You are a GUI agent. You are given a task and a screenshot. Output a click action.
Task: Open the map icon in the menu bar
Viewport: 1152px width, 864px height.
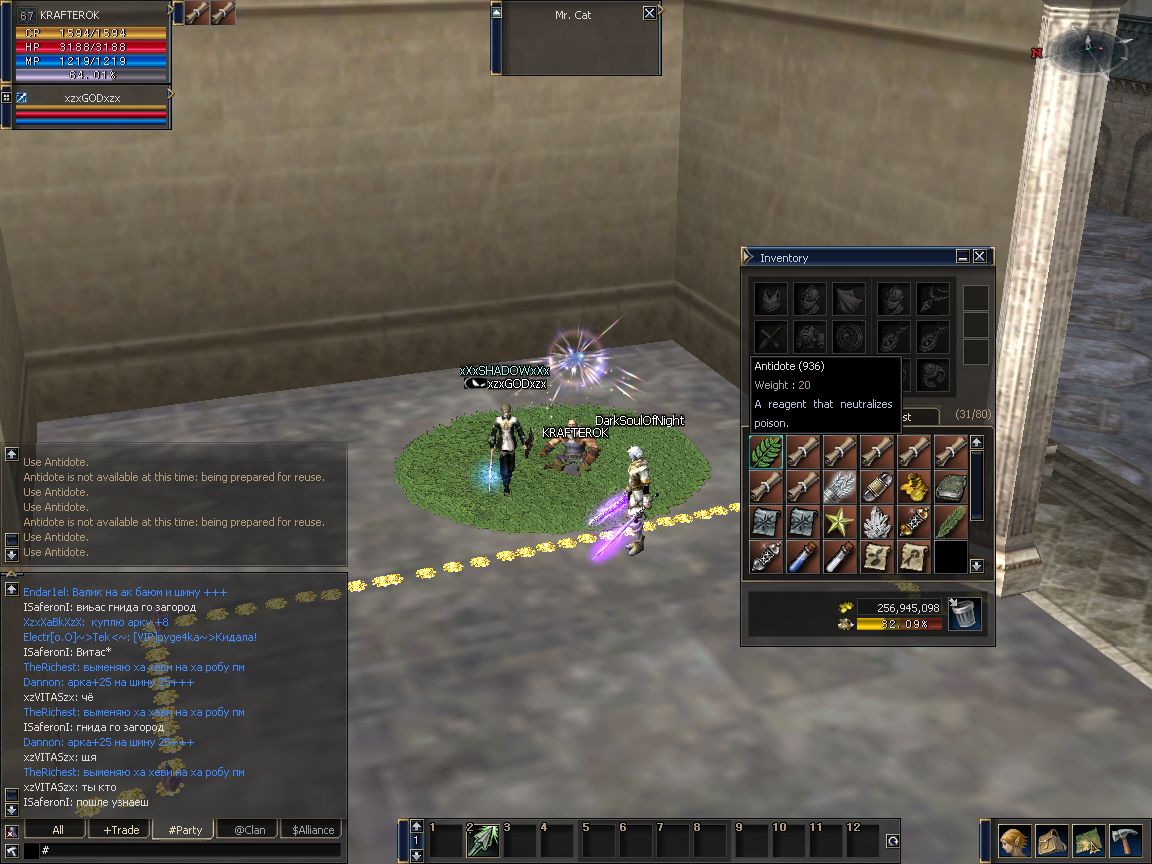coord(1089,841)
